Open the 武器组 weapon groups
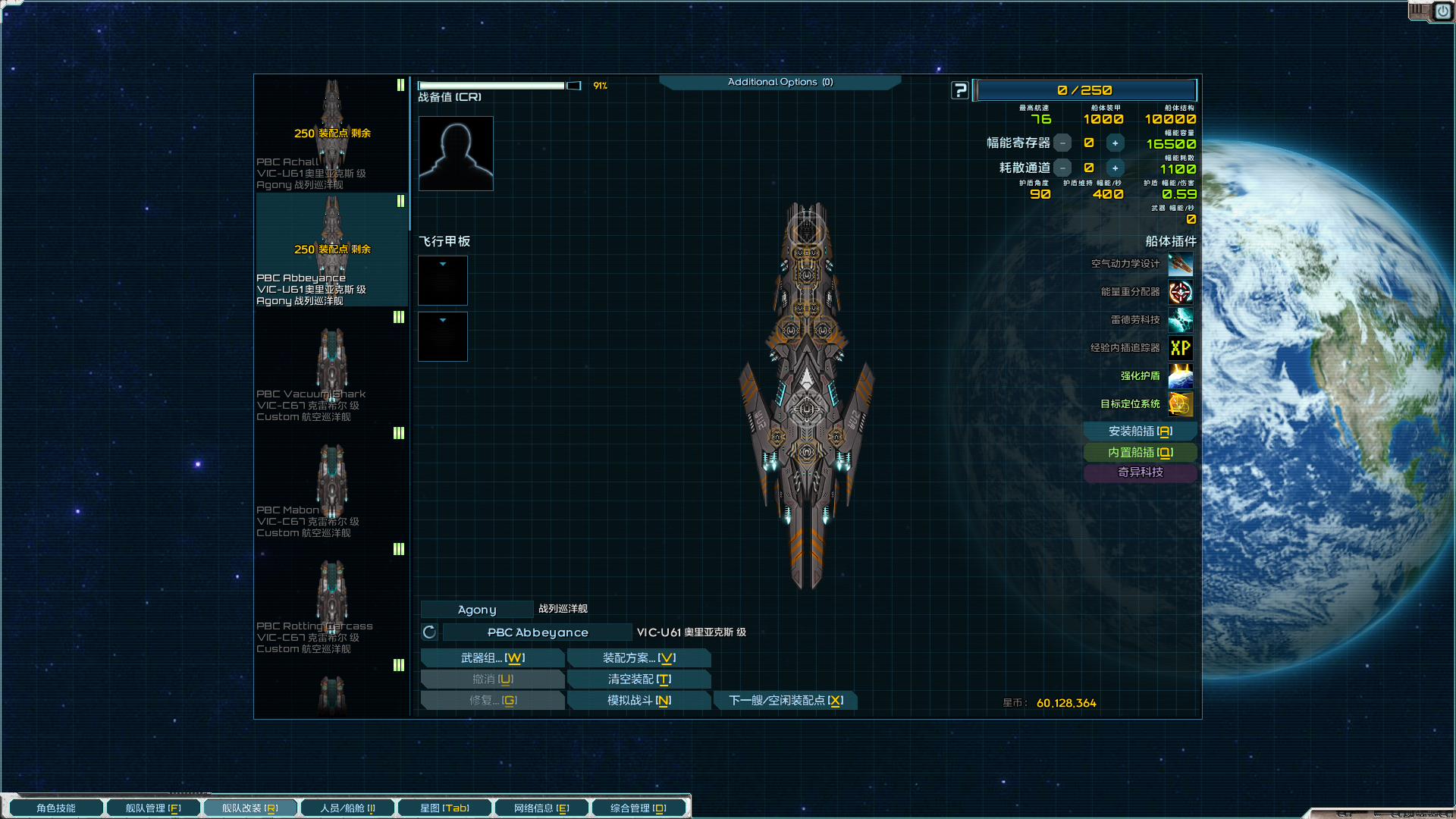Screen dimensions: 1456x819 [x=492, y=658]
